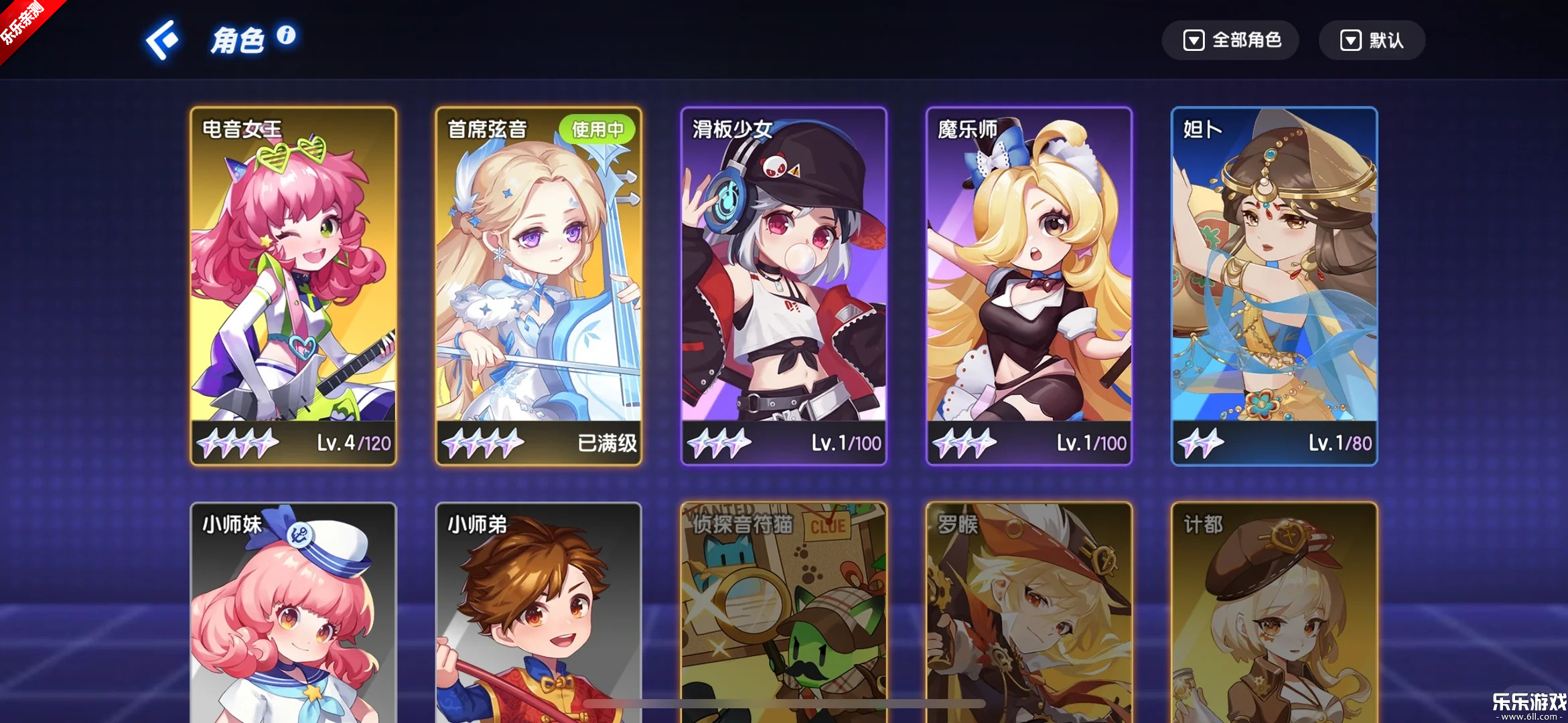The height and width of the screenshot is (723, 1568).
Task: Click the back arrow to exit character screen
Action: pyautogui.click(x=161, y=39)
